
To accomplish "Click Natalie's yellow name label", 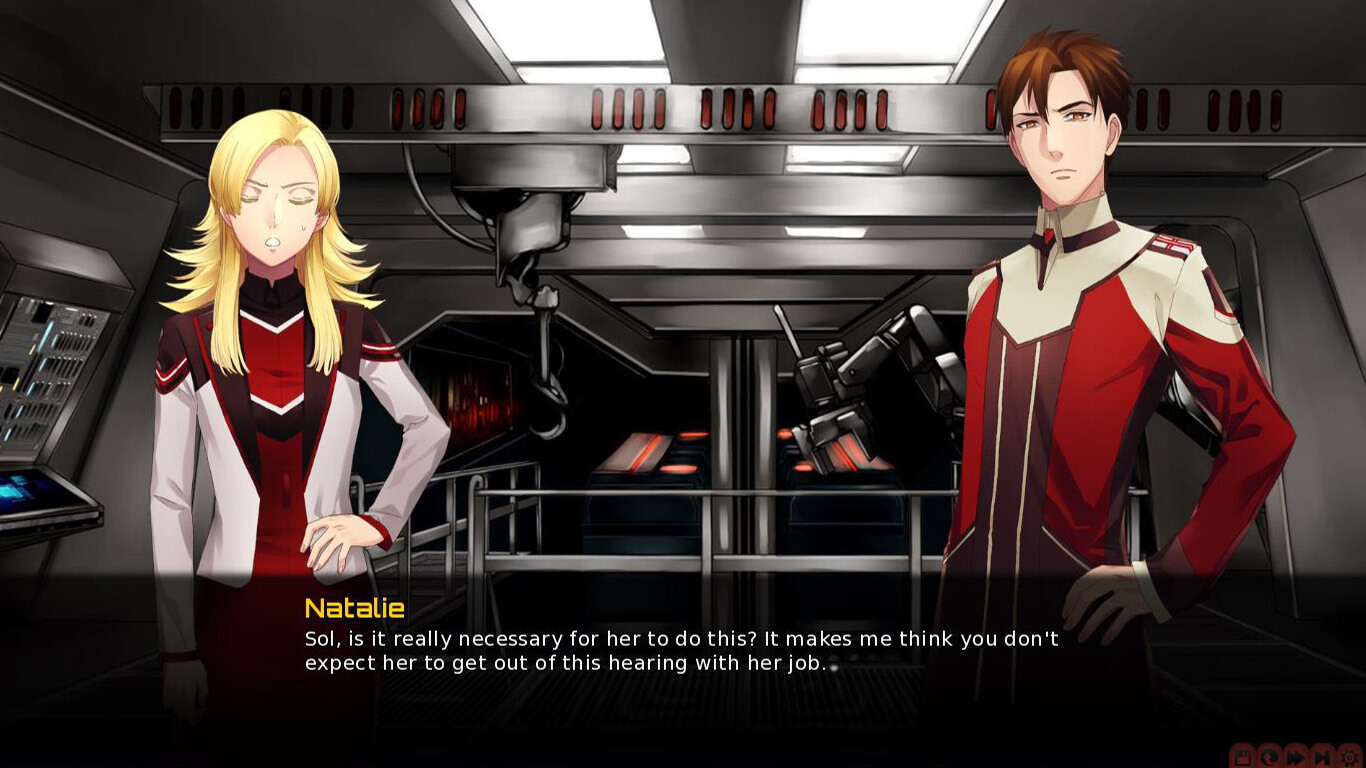I will click(354, 608).
